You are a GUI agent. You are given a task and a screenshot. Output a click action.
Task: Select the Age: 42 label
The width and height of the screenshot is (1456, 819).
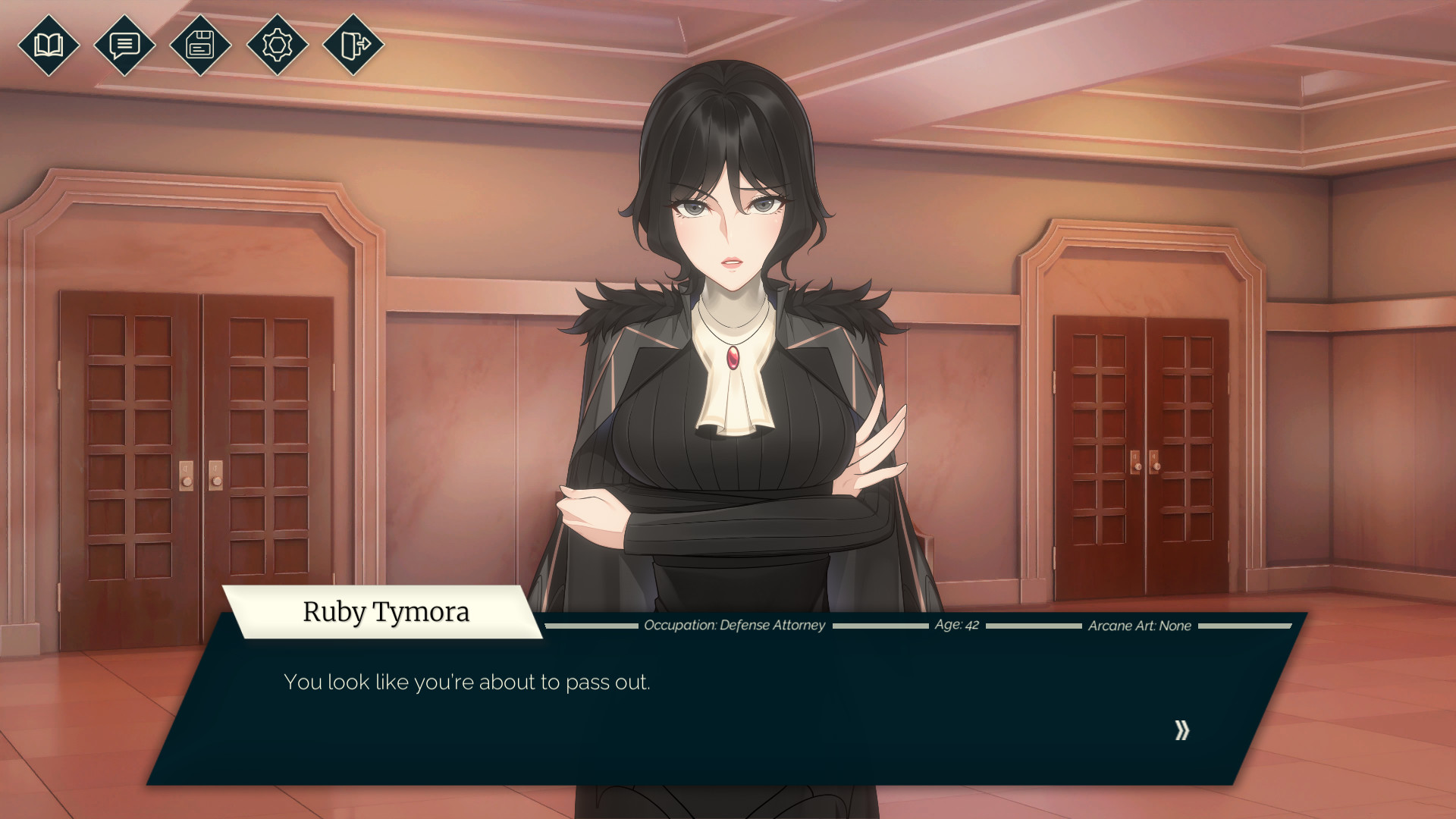point(958,625)
